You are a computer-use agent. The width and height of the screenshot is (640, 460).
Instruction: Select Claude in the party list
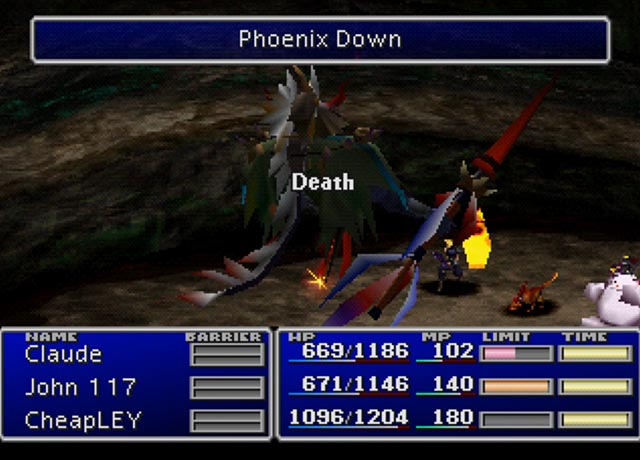(x=64, y=354)
